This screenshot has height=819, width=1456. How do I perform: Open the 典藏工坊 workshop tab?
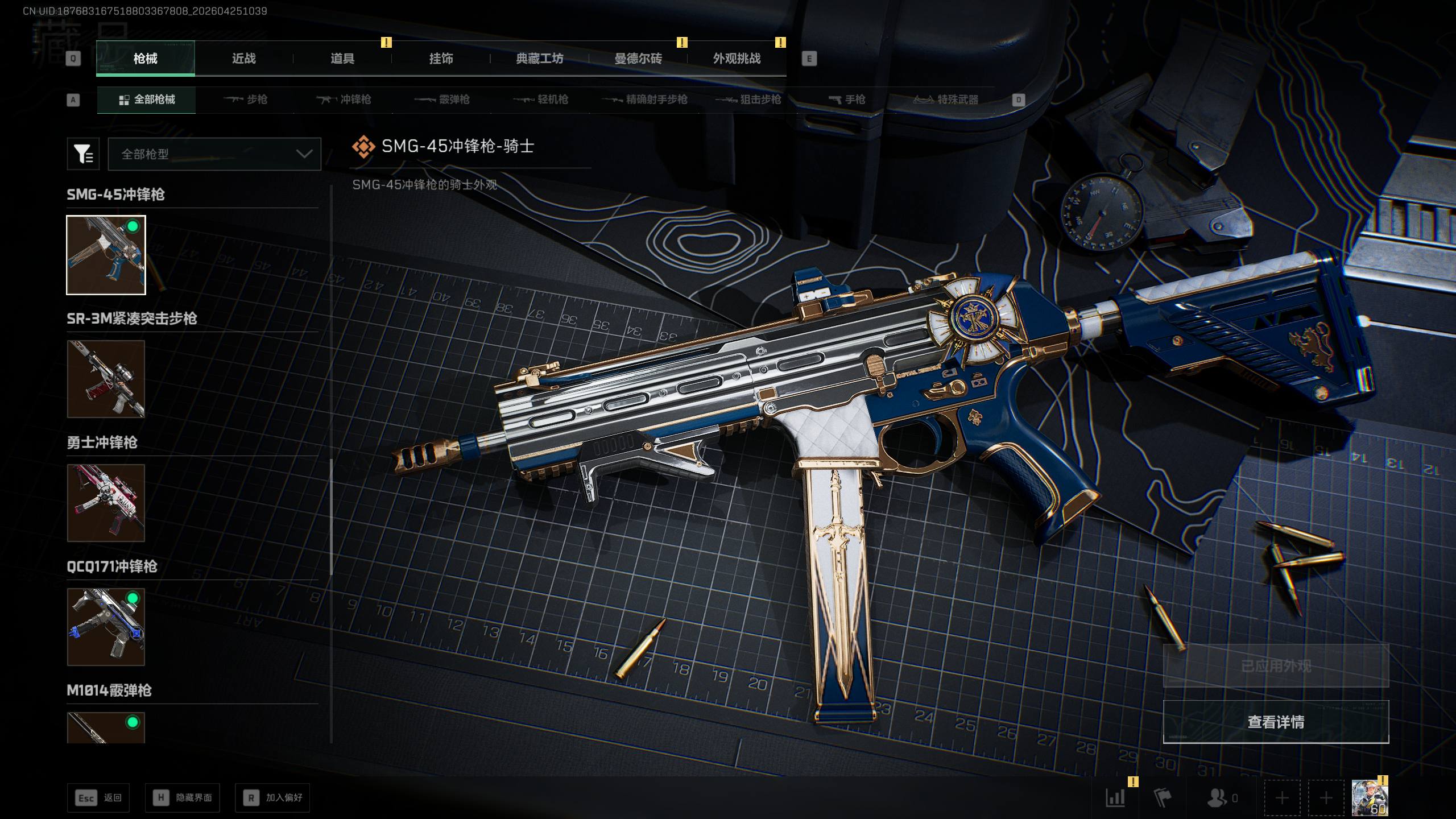(x=539, y=59)
